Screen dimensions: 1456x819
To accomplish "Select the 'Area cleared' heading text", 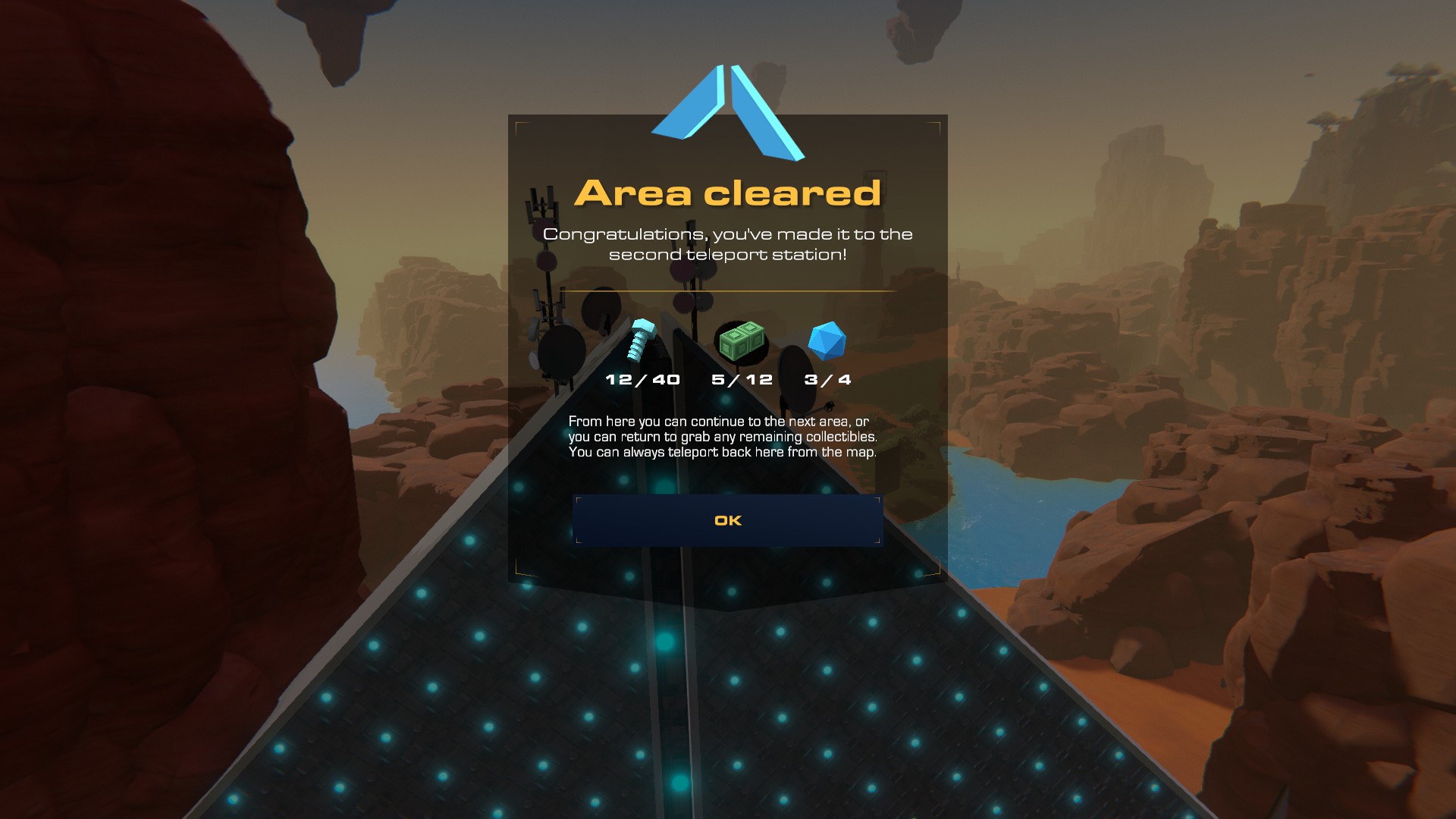I will click(728, 195).
